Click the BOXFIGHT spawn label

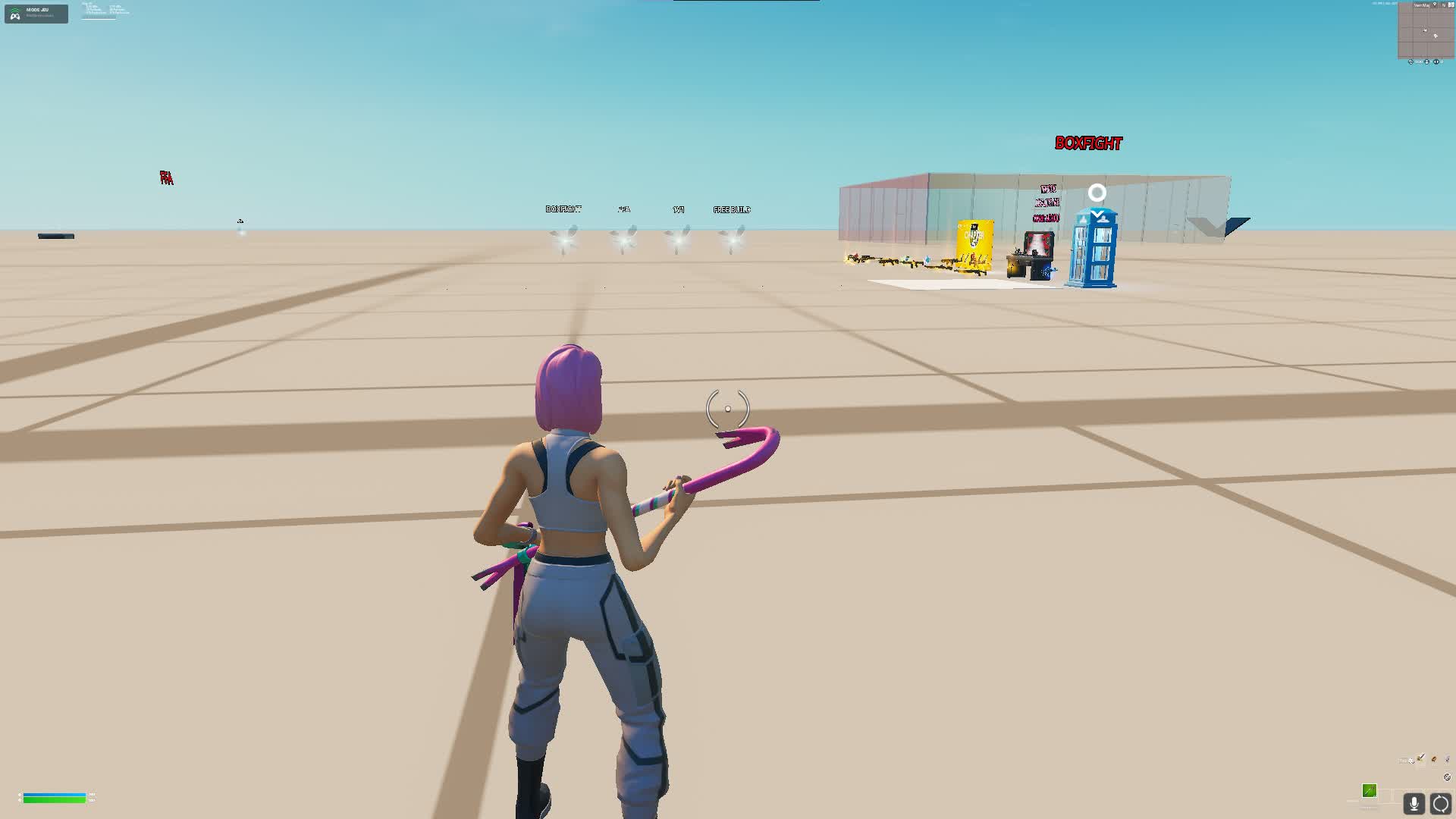click(564, 209)
